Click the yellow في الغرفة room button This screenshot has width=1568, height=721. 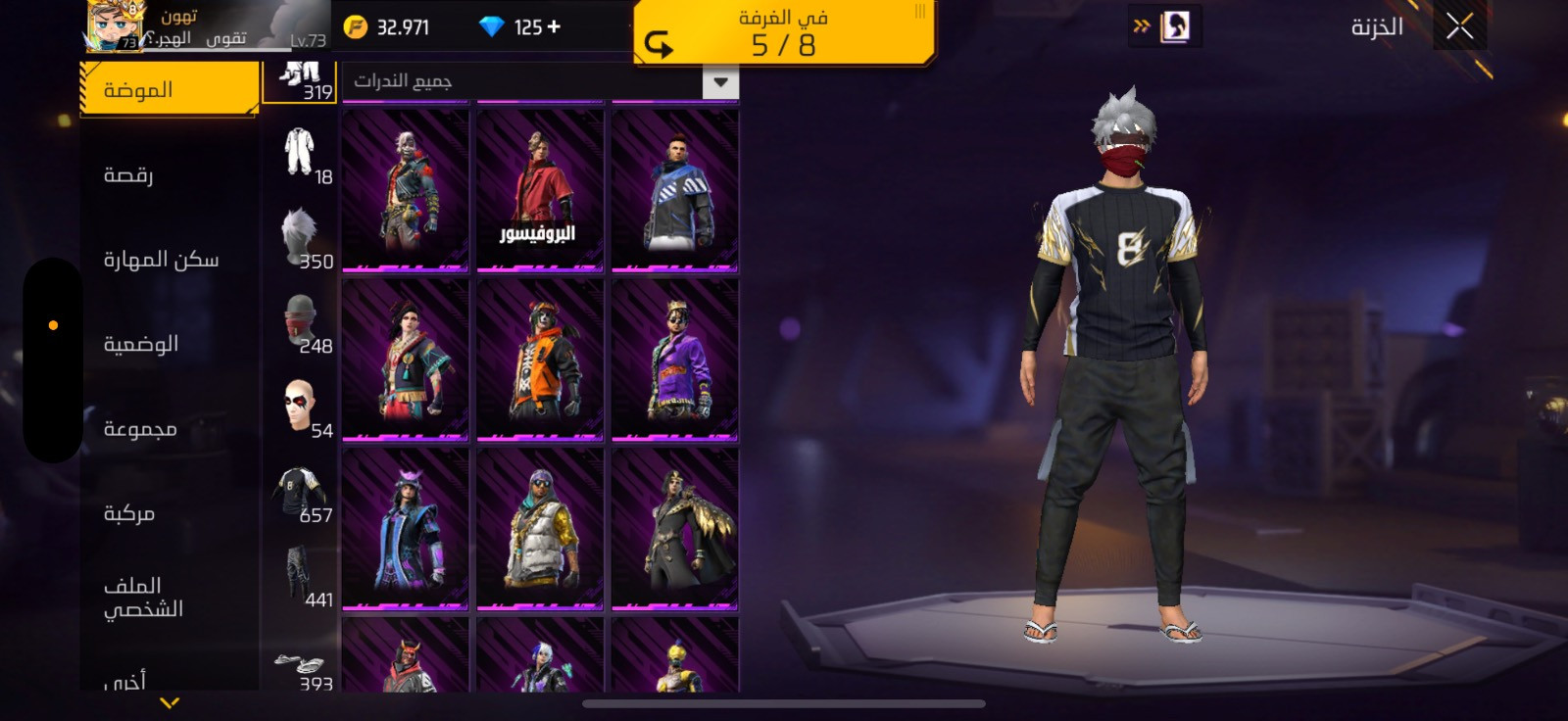coord(783,33)
